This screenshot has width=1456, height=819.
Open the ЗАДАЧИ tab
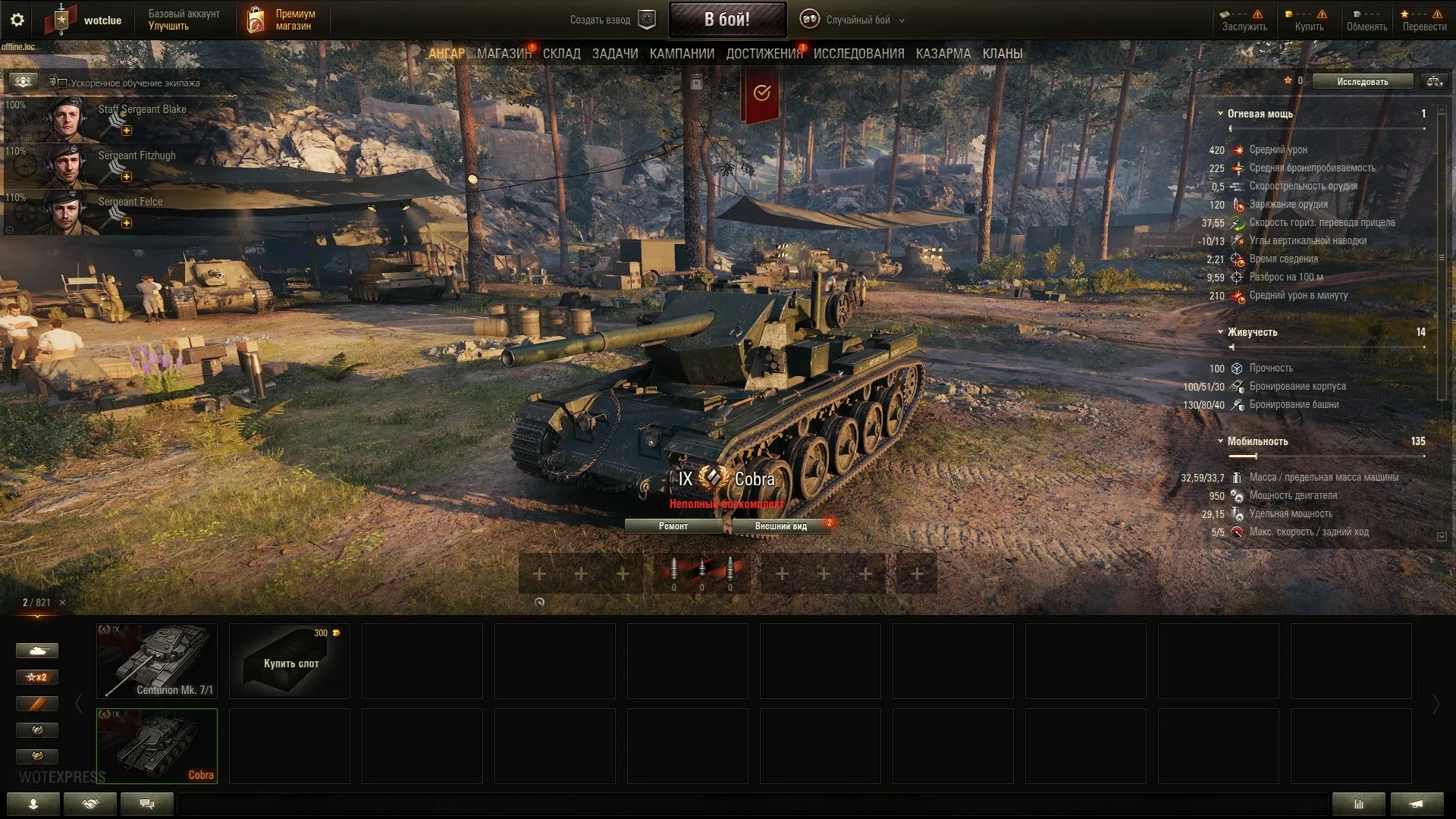[614, 54]
